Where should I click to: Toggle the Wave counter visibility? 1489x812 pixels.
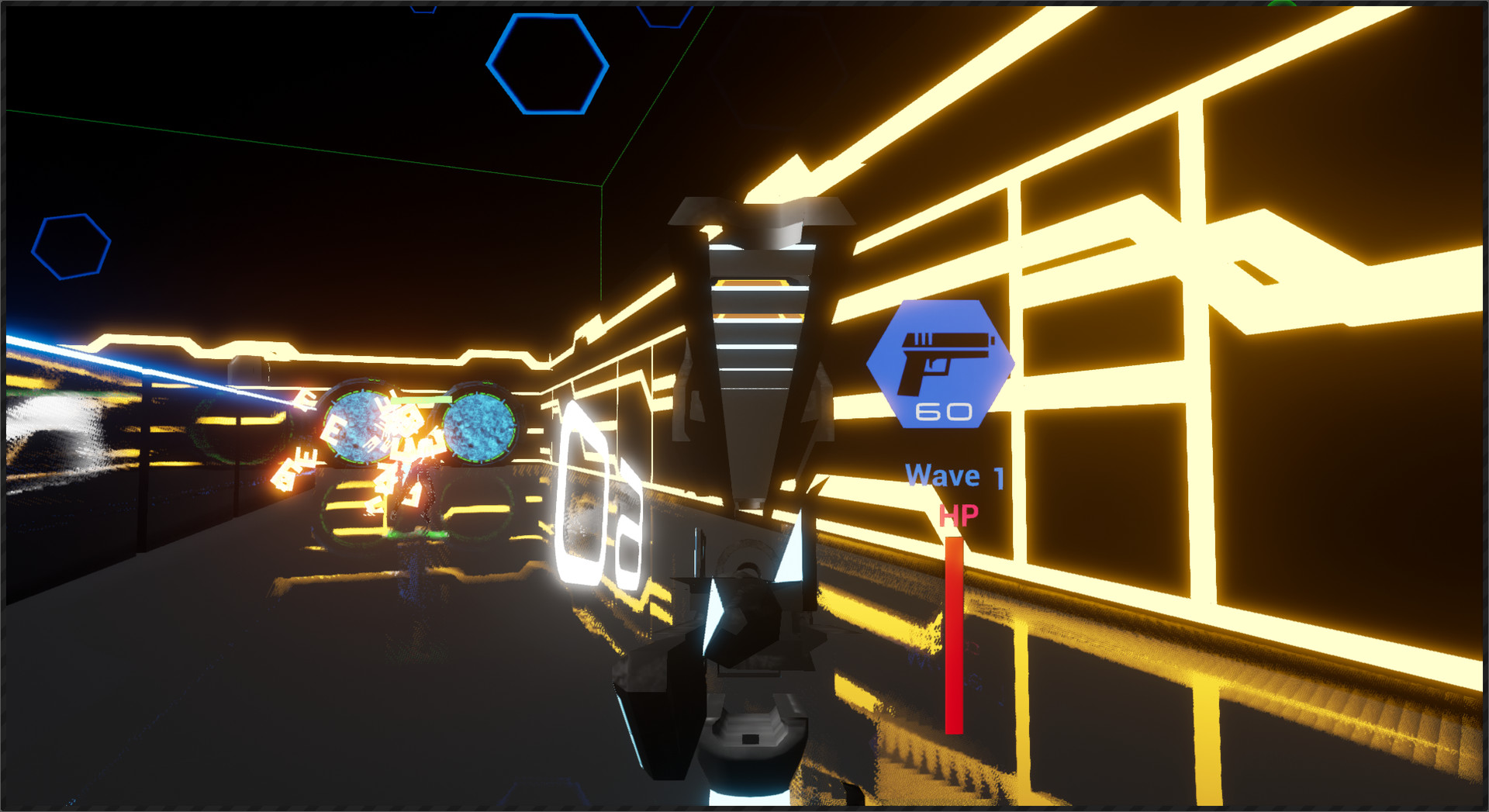click(x=955, y=475)
